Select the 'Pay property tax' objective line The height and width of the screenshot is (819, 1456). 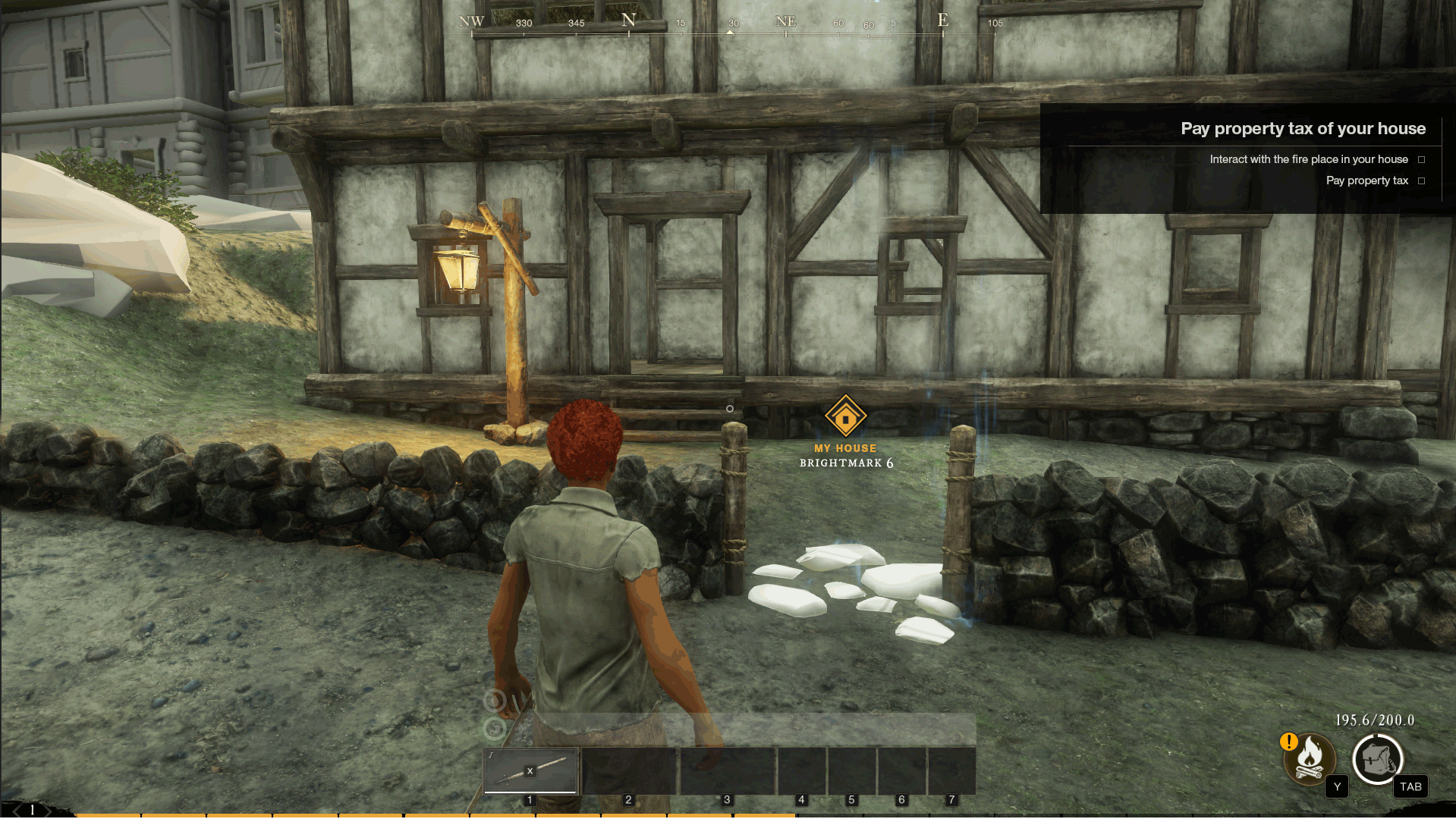point(1366,180)
